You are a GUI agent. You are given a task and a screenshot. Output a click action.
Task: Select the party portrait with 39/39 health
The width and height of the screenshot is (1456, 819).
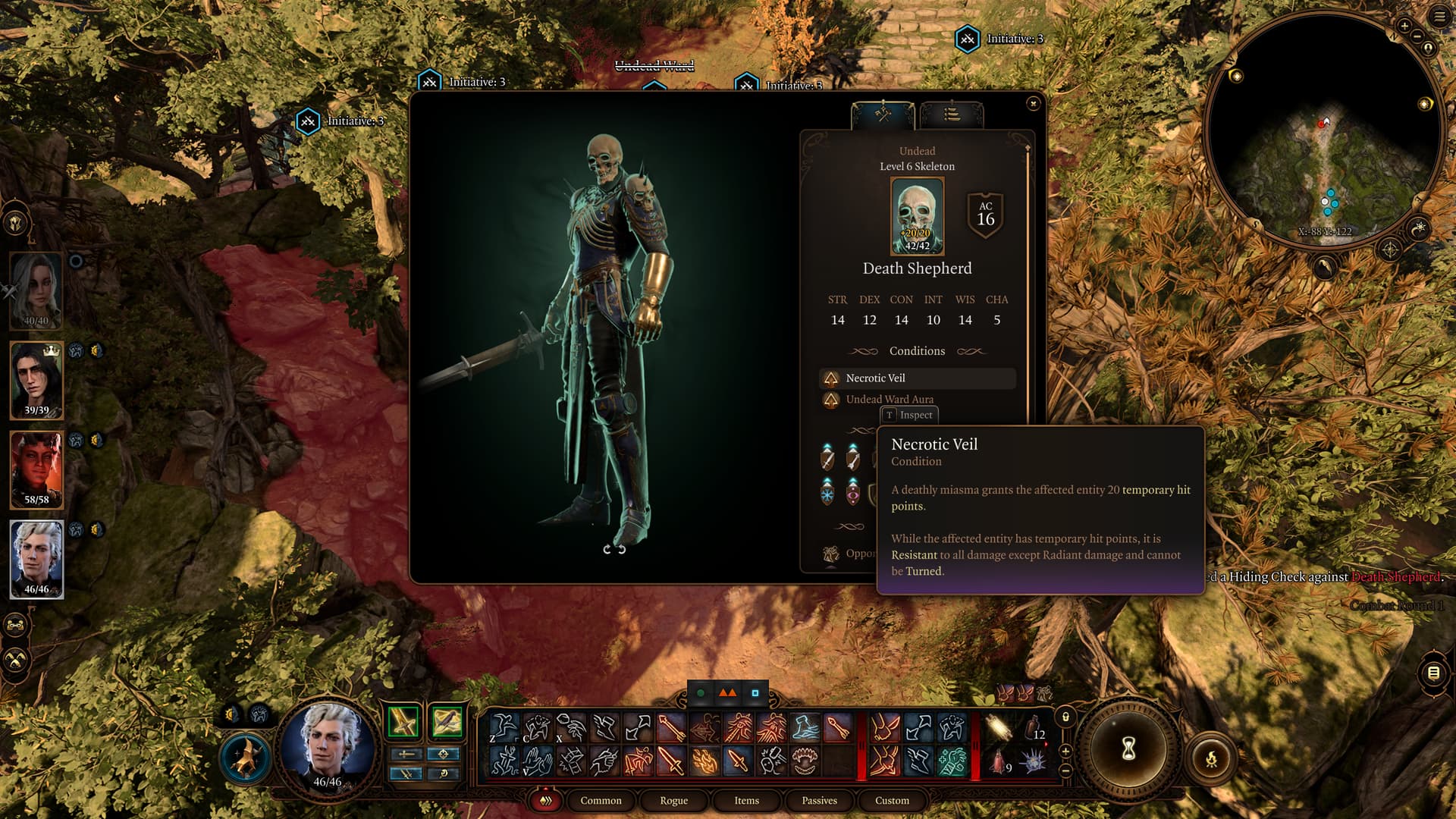click(36, 380)
